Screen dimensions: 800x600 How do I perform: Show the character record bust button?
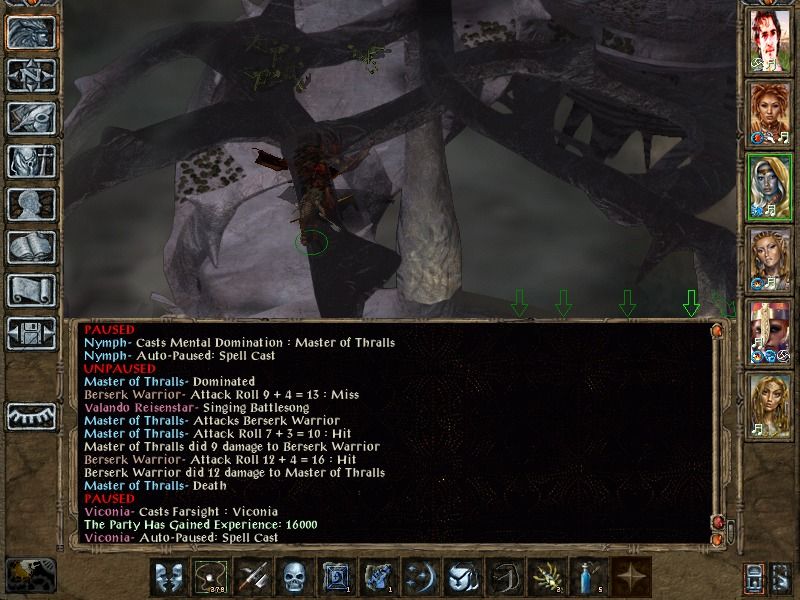tap(31, 204)
